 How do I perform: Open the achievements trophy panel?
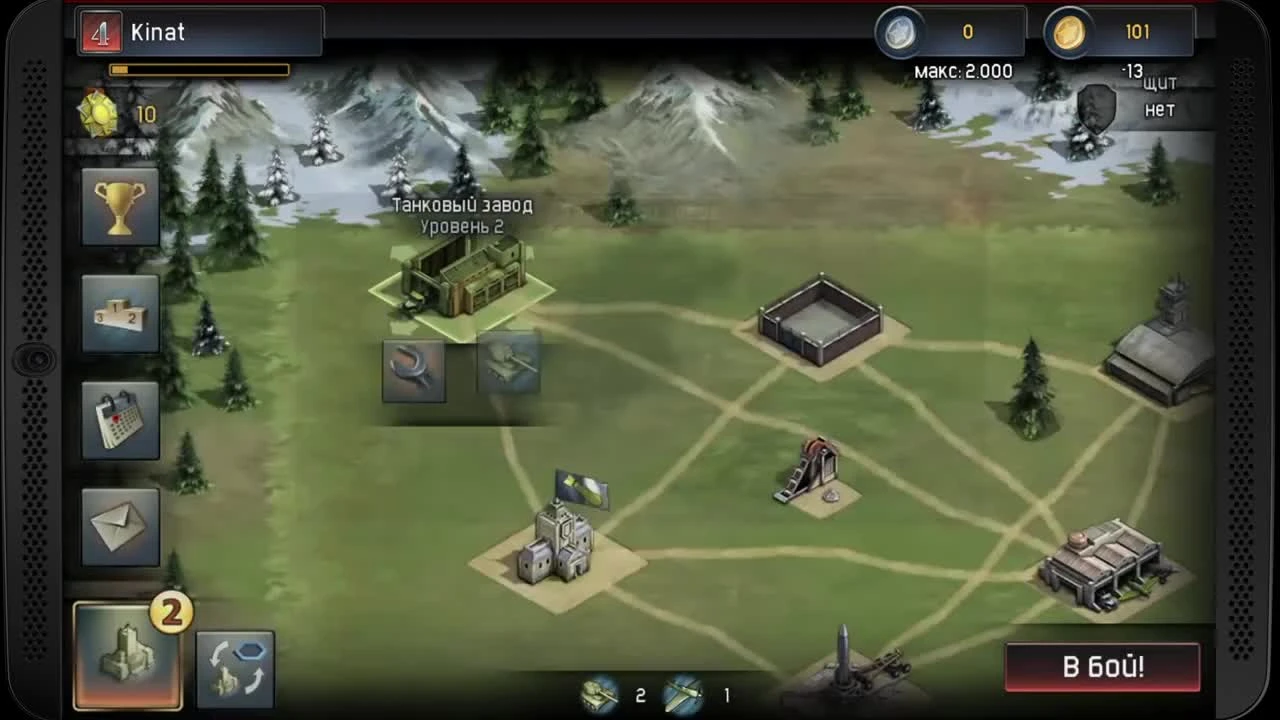119,207
